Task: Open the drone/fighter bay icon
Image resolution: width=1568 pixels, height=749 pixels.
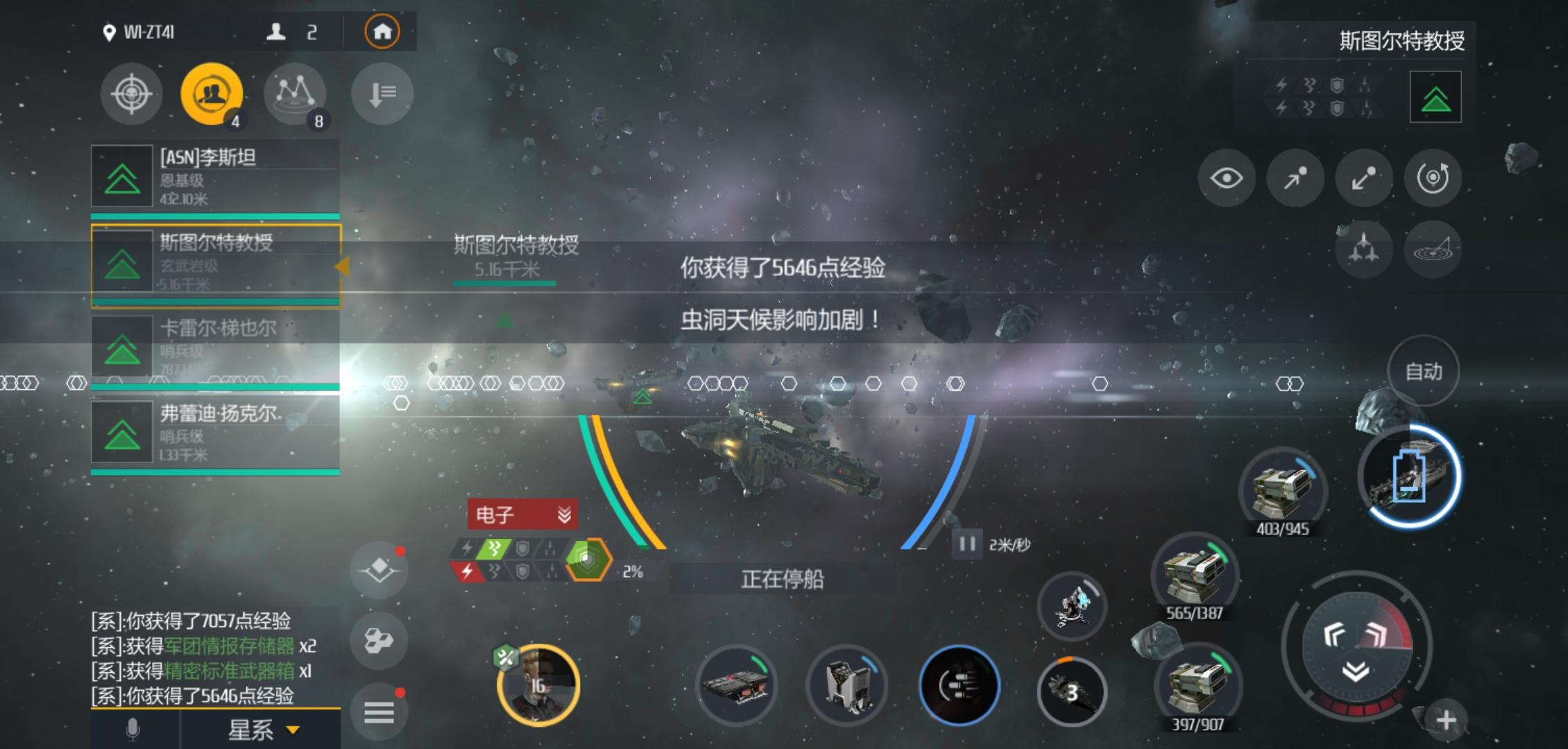Action: tap(1365, 250)
